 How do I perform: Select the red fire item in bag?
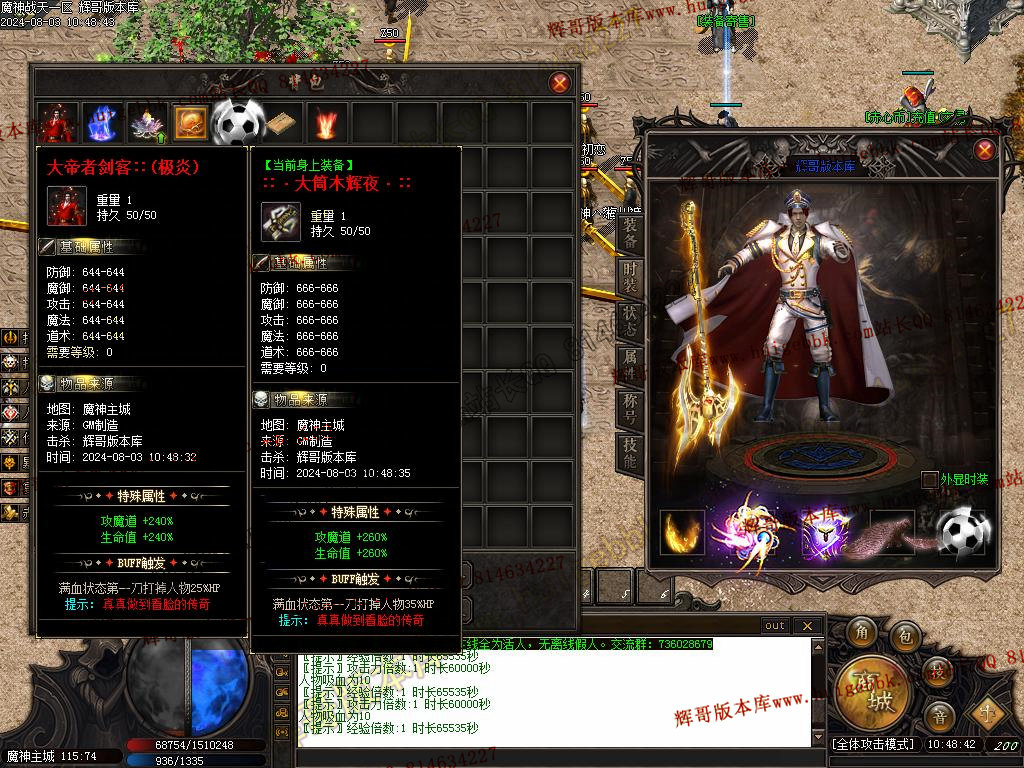coord(326,123)
